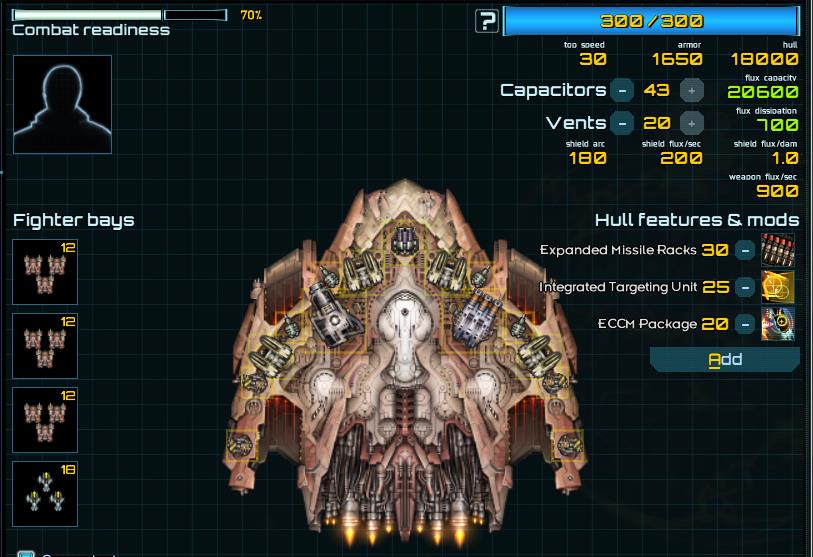The height and width of the screenshot is (557, 813).
Task: Add a new hull mod
Action: coord(725,359)
